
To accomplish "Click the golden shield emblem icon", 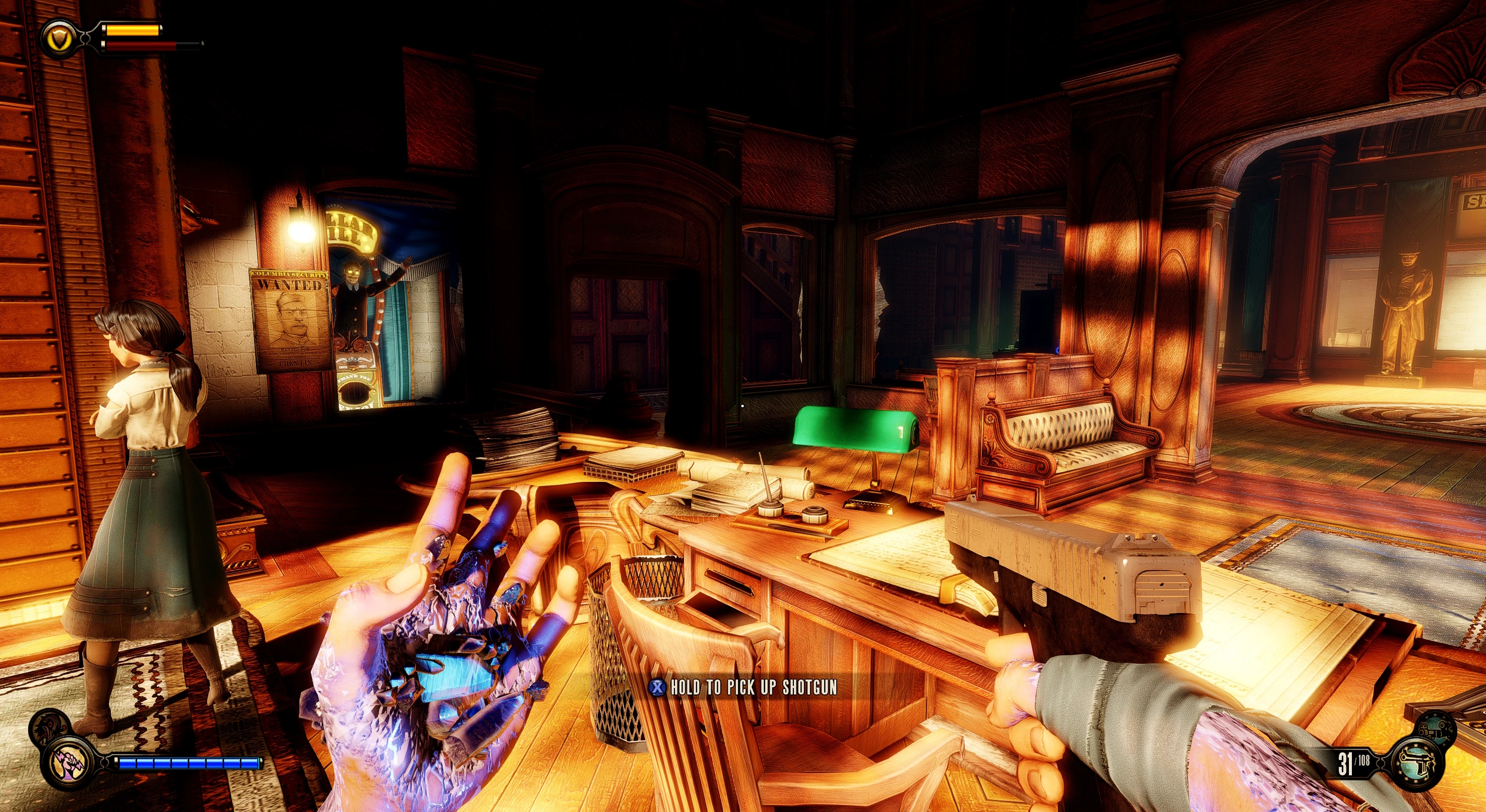I will coord(61,39).
